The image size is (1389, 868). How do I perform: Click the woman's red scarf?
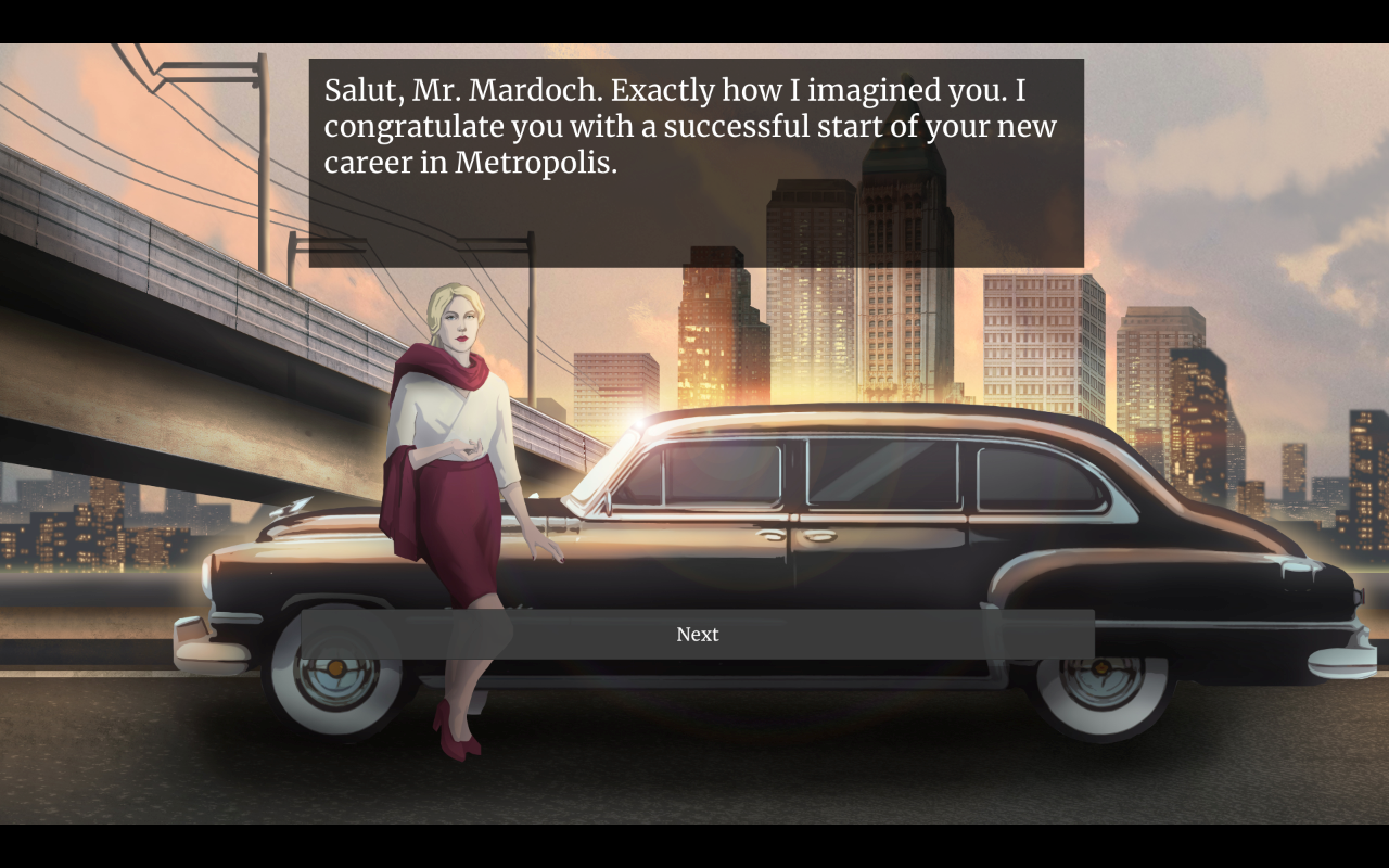coord(436,373)
